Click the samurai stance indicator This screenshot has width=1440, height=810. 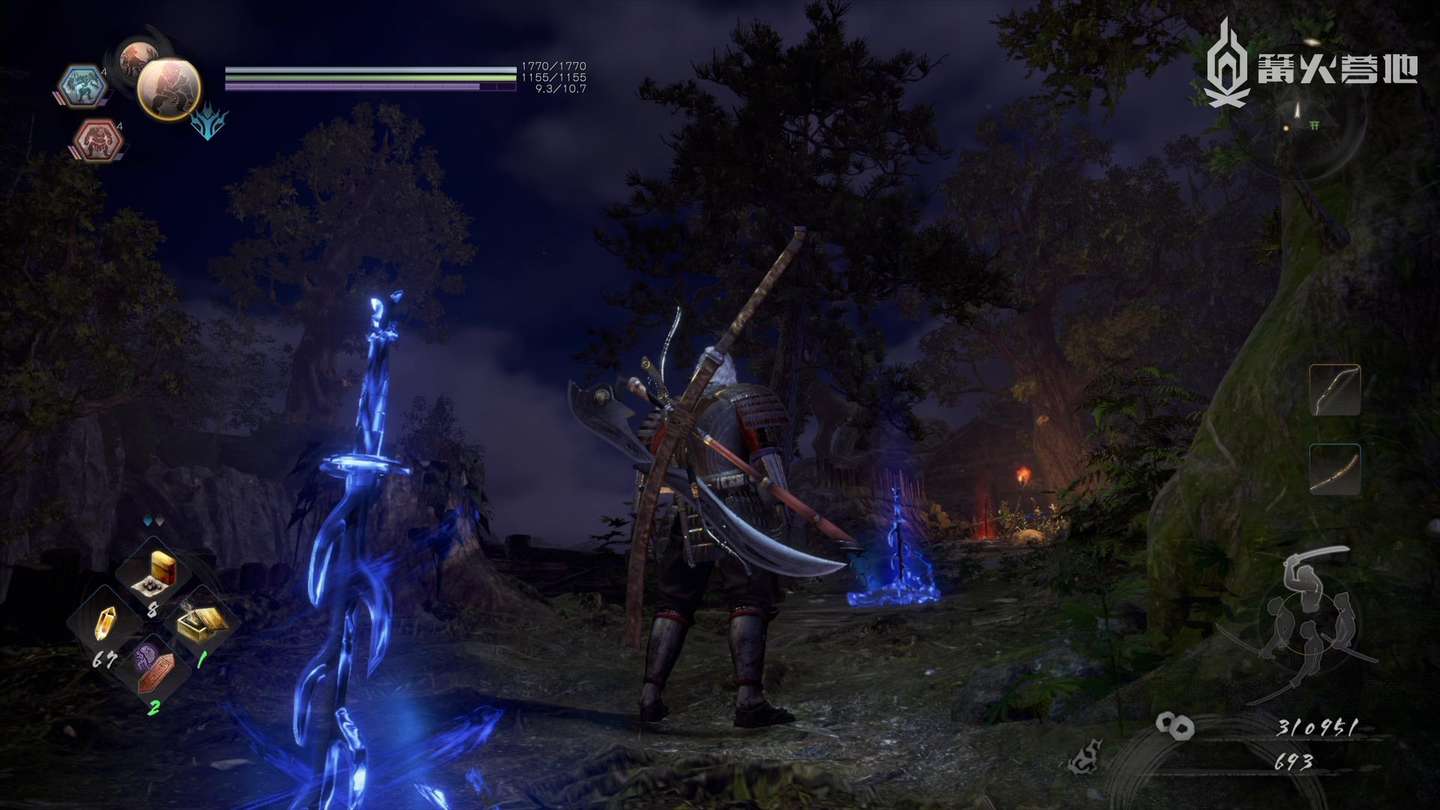coord(1308,610)
